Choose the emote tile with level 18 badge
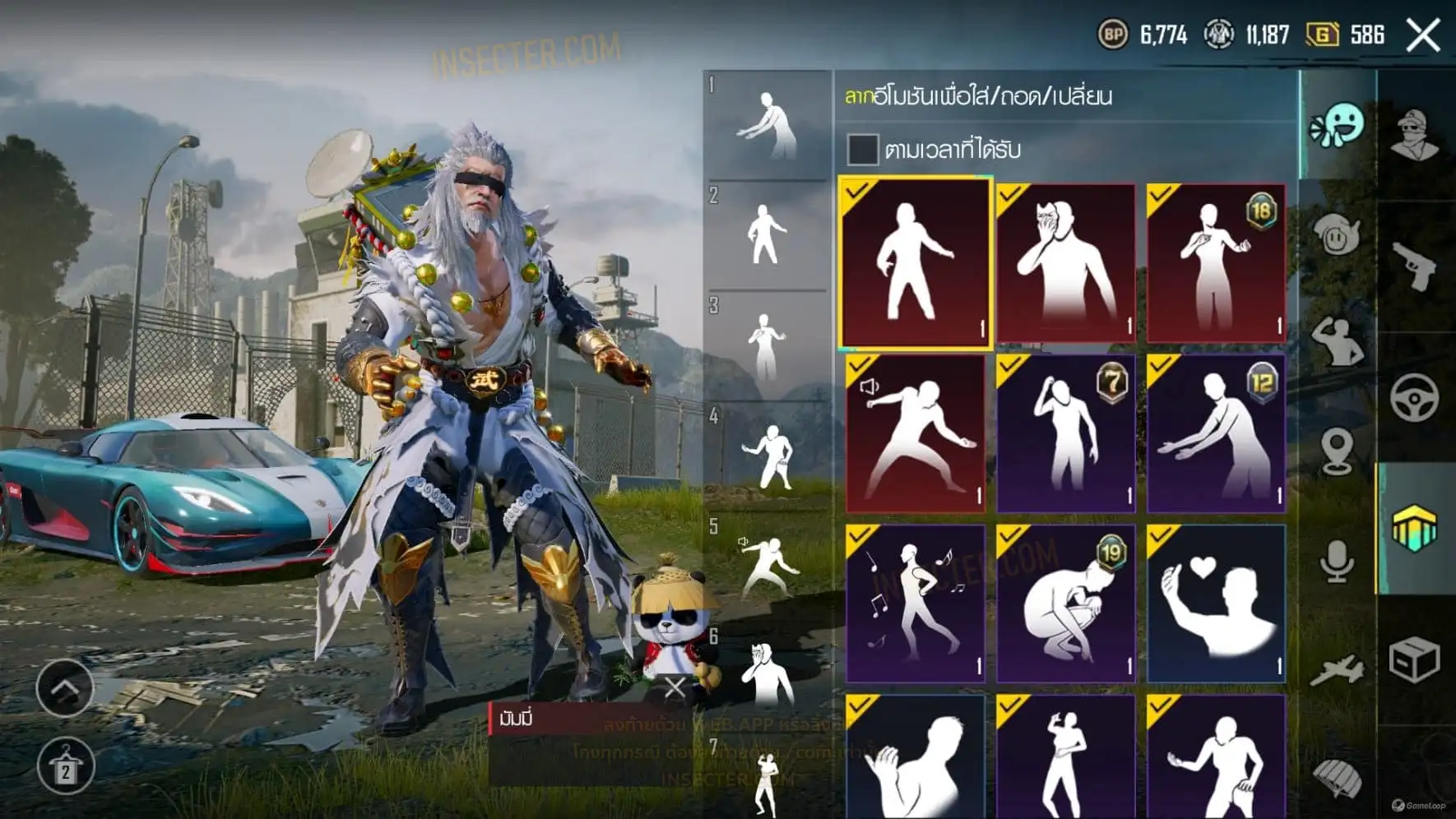Image resolution: width=1456 pixels, height=819 pixels. [x=1216, y=263]
